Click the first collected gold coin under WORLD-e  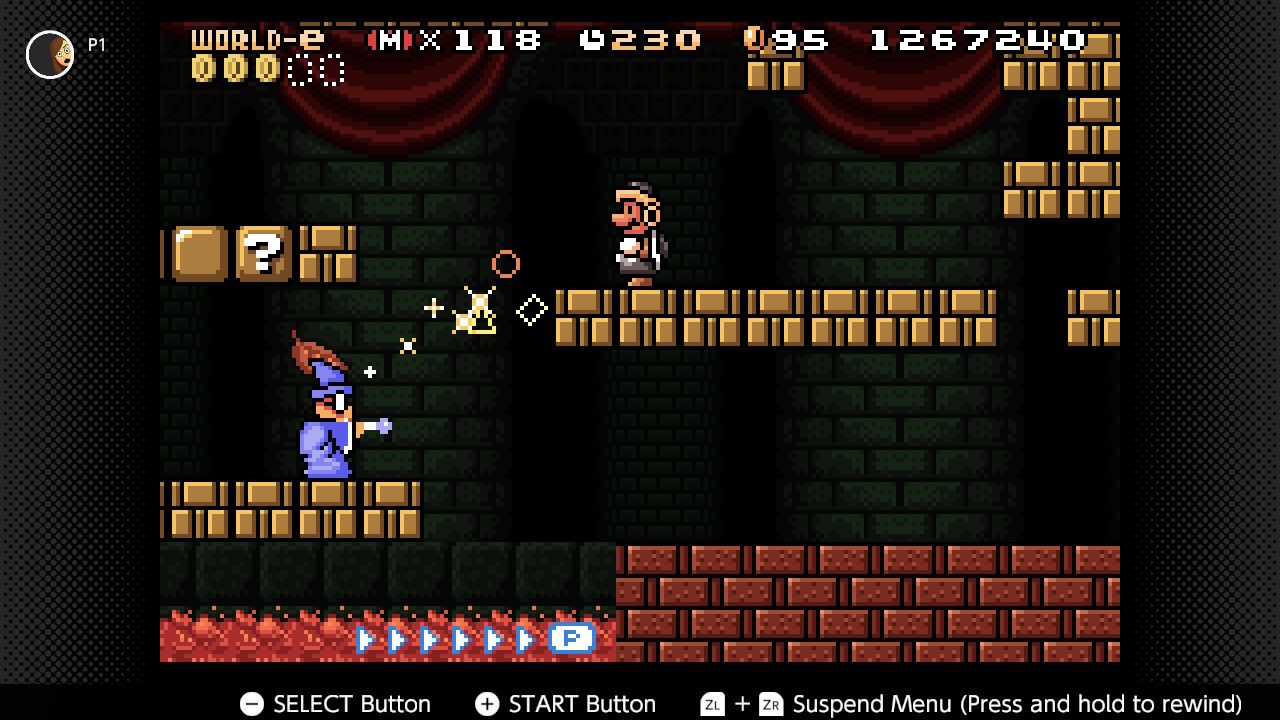(202, 70)
